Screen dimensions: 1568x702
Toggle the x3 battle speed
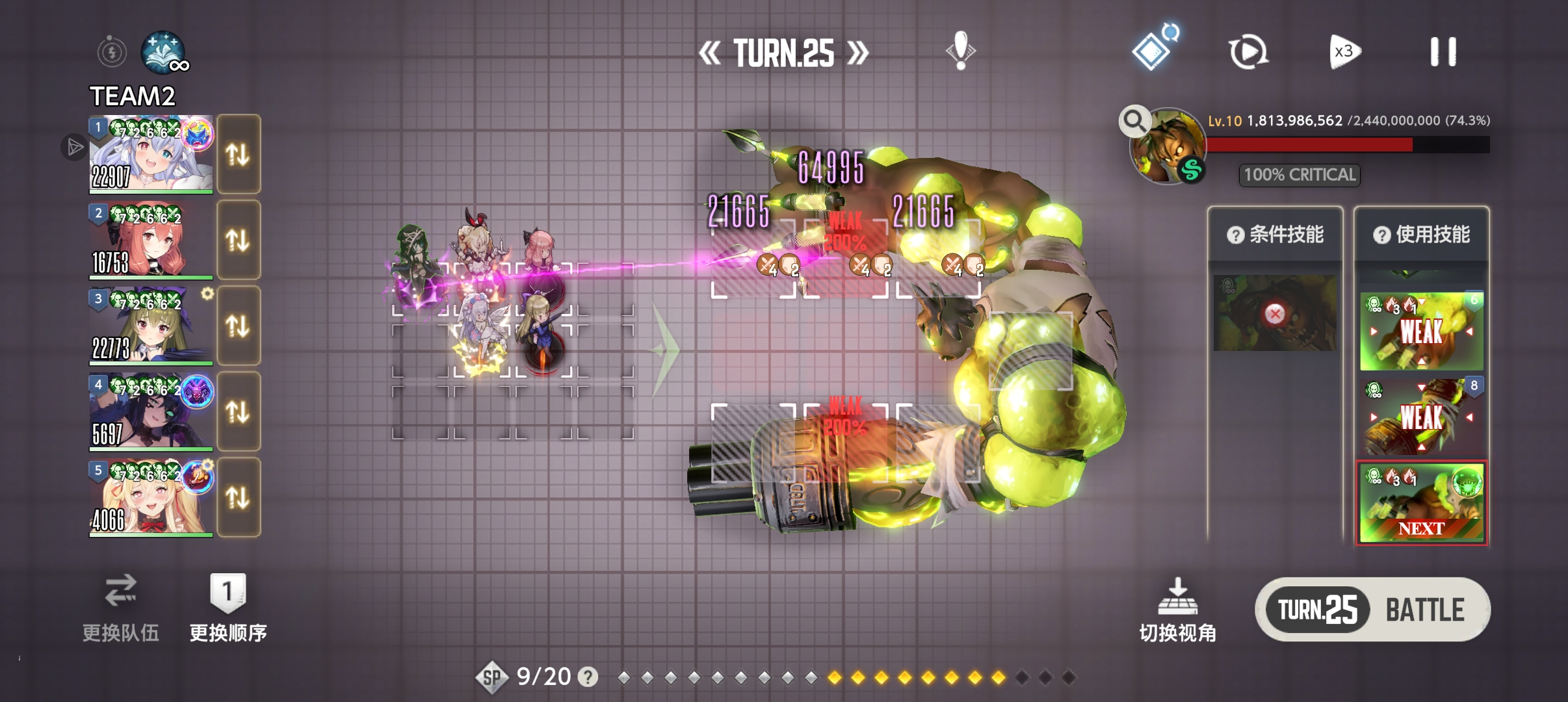1344,52
